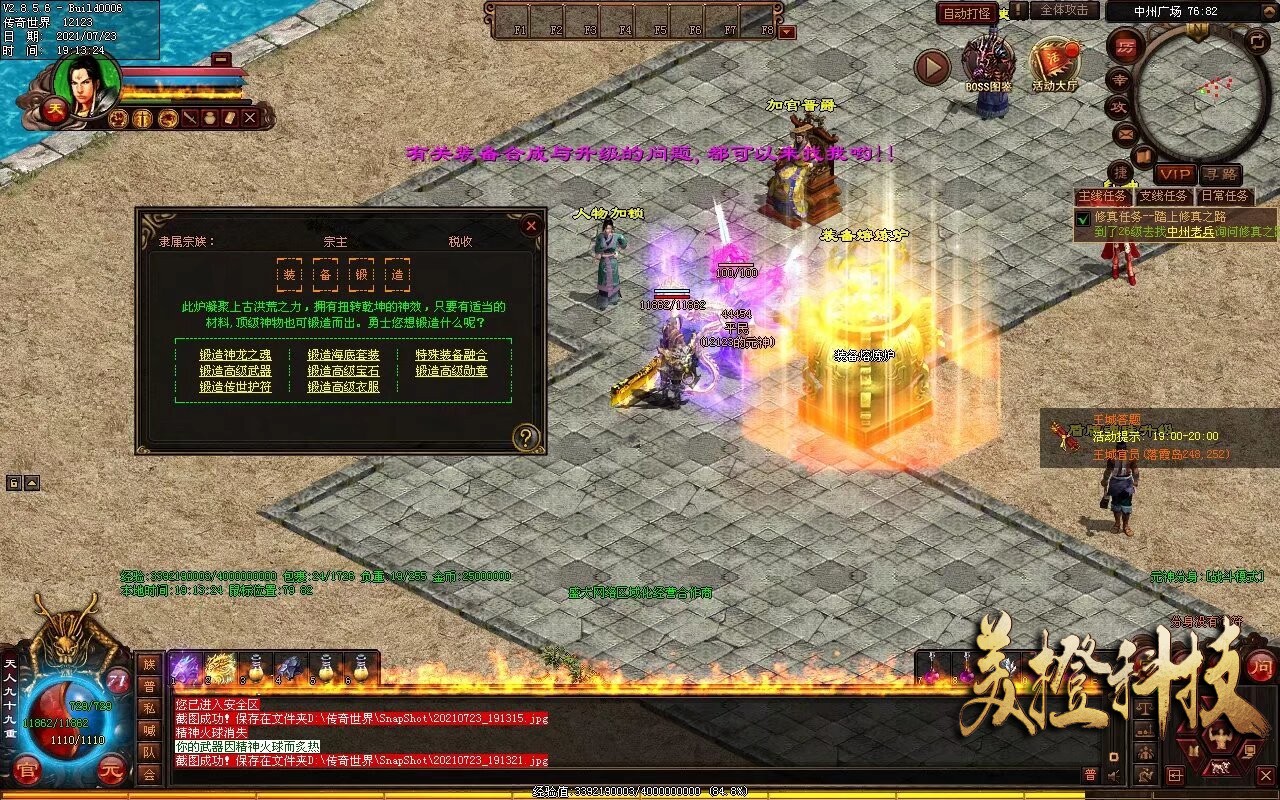Close the equipment forging dialog
Viewport: 1280px width, 800px height.
pyautogui.click(x=531, y=226)
